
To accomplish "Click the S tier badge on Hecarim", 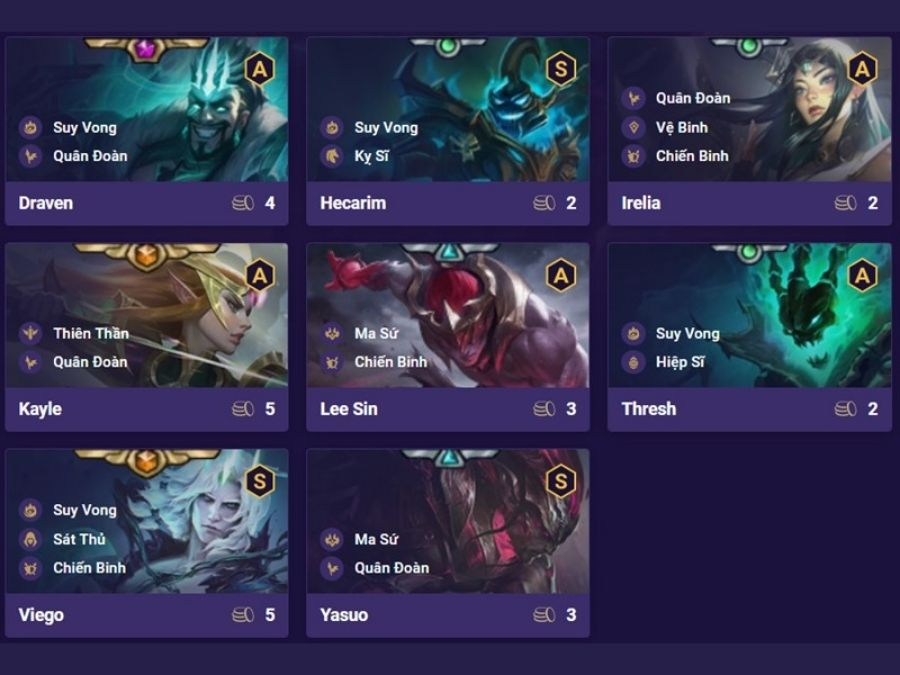I will tap(560, 69).
